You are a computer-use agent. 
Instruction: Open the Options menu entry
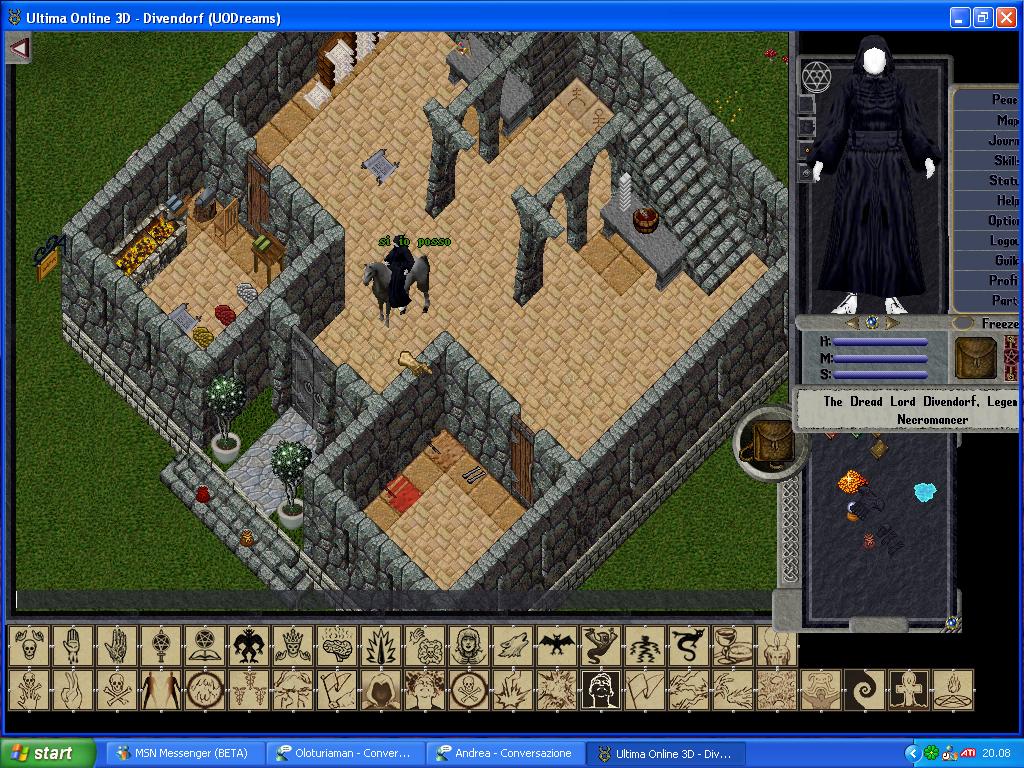coord(1002,221)
